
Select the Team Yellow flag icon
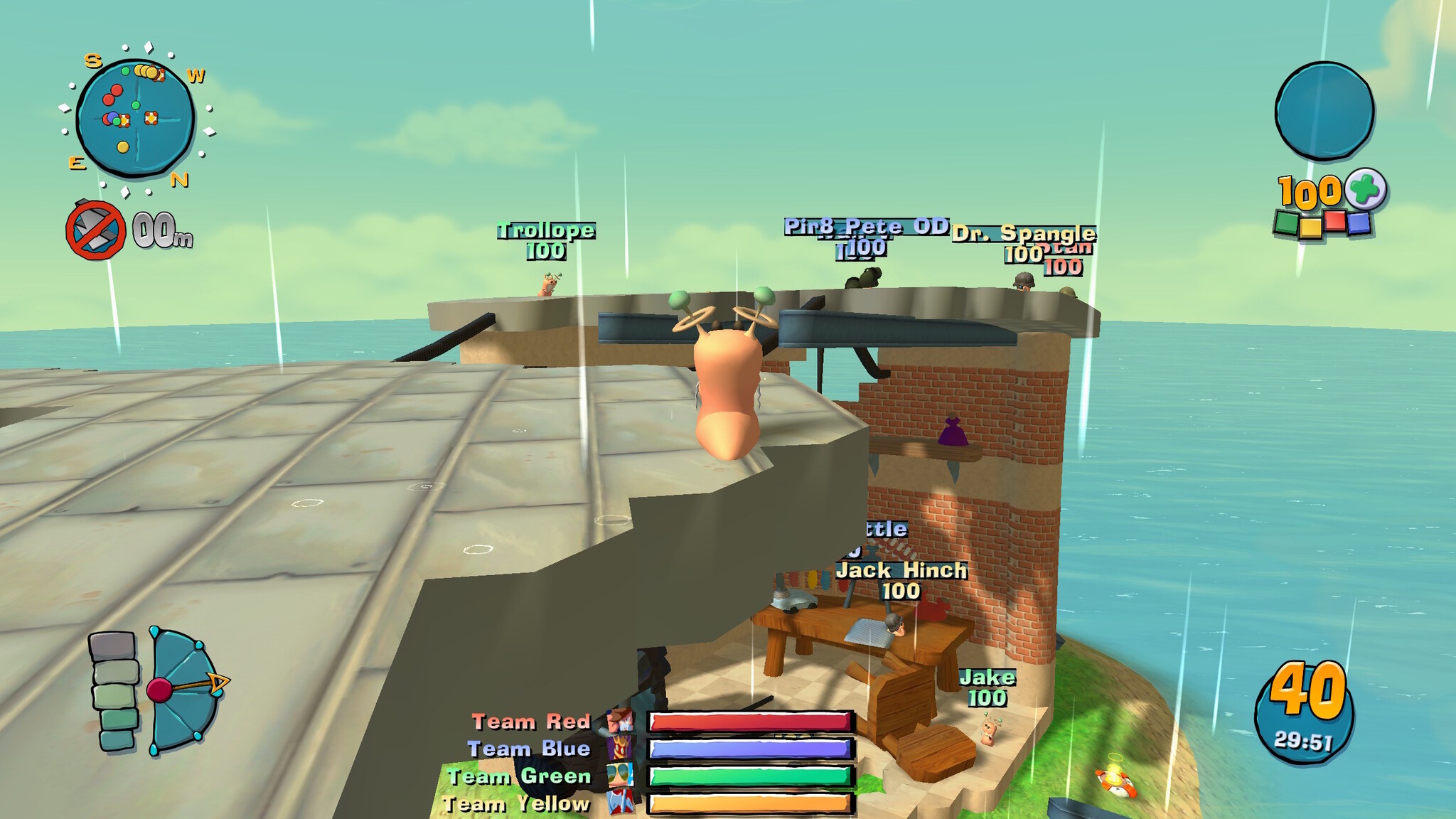(620, 803)
